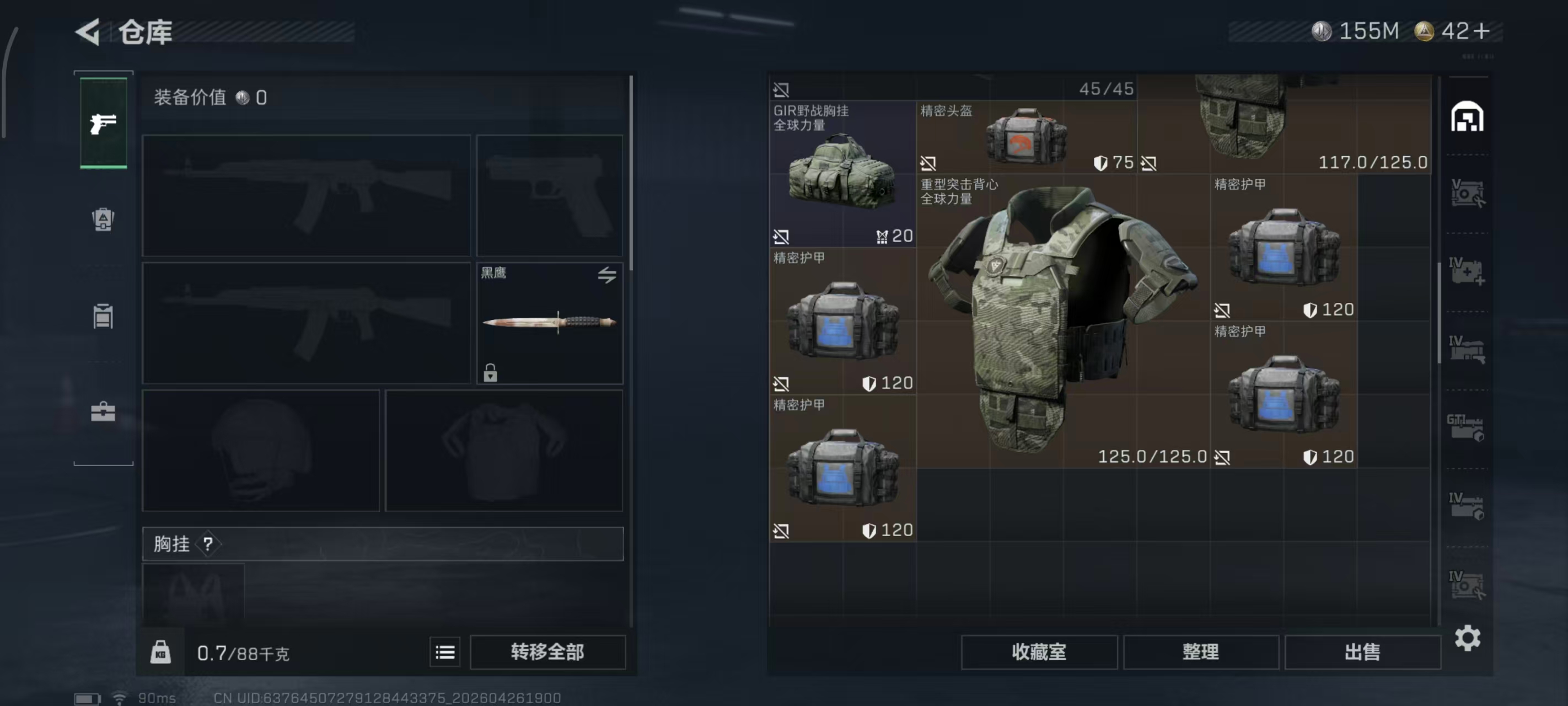Open the backpack equipment category
The width and height of the screenshot is (1568, 706).
[104, 221]
